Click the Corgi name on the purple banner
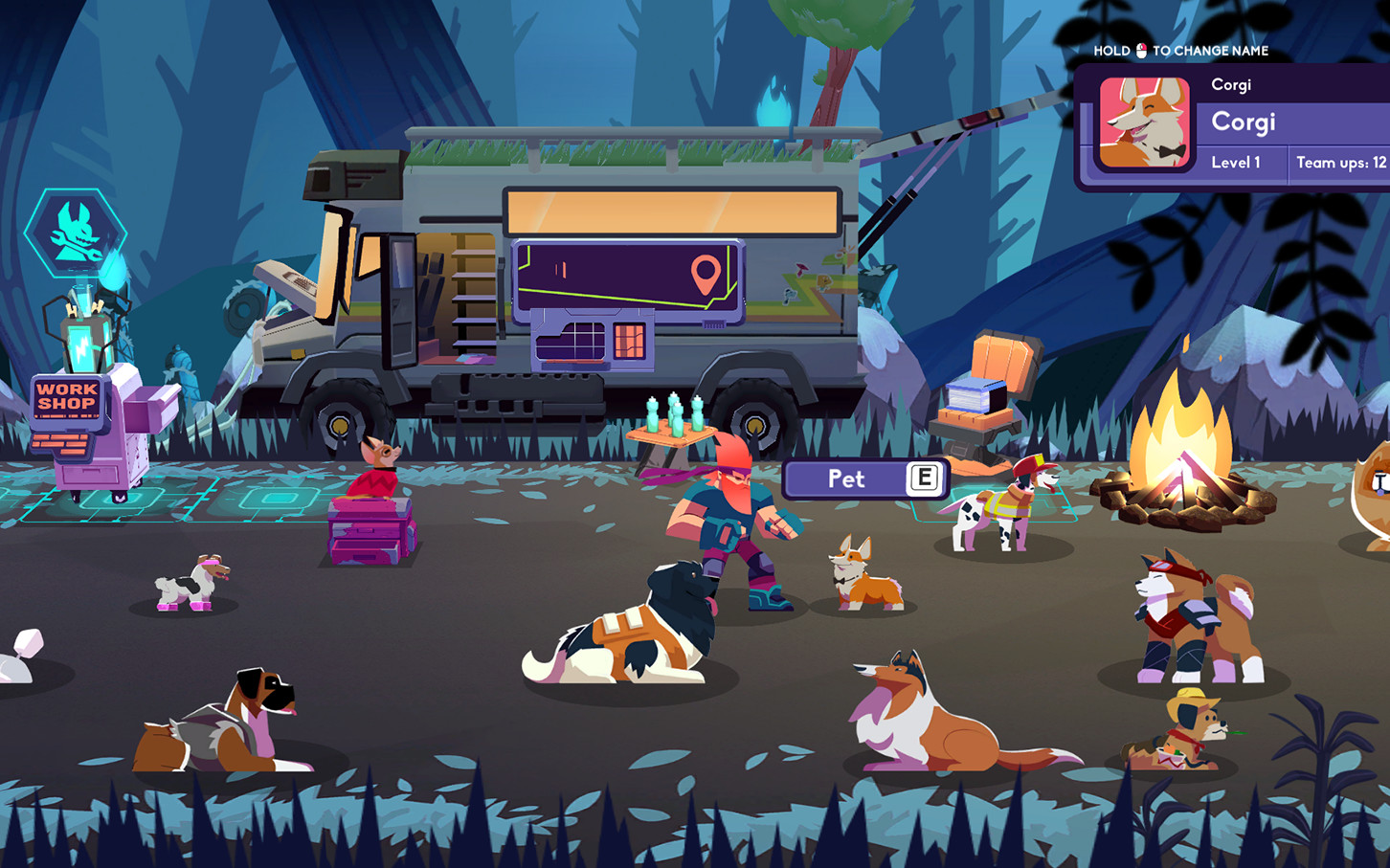 [1243, 122]
